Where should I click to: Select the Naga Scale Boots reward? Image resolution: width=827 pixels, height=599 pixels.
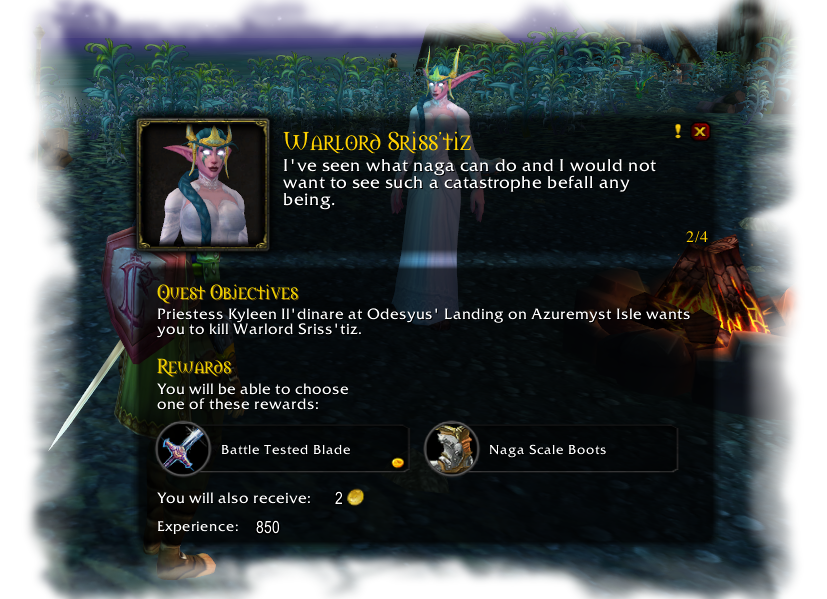coord(551,449)
